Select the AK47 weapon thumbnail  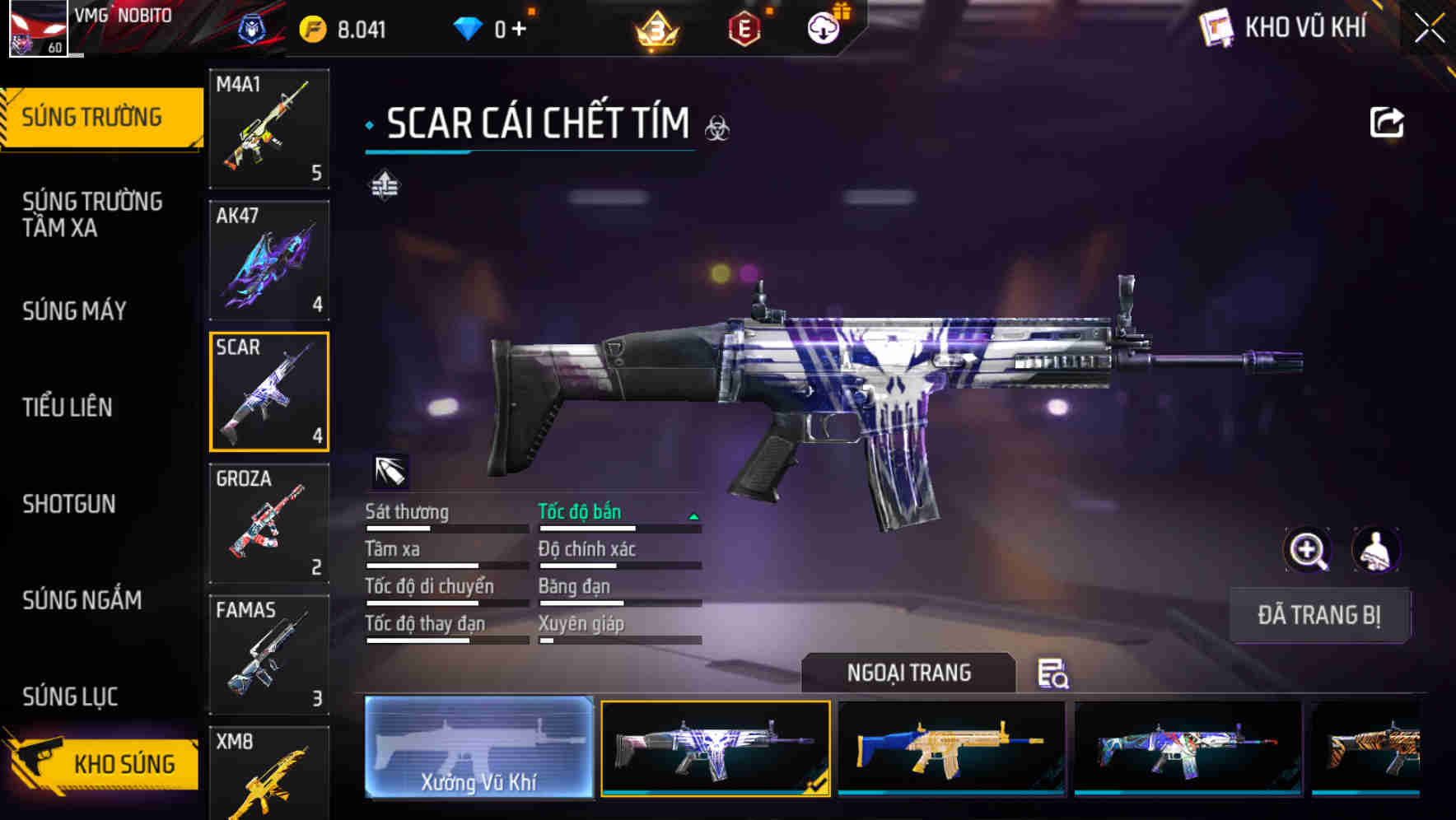pyautogui.click(x=269, y=259)
